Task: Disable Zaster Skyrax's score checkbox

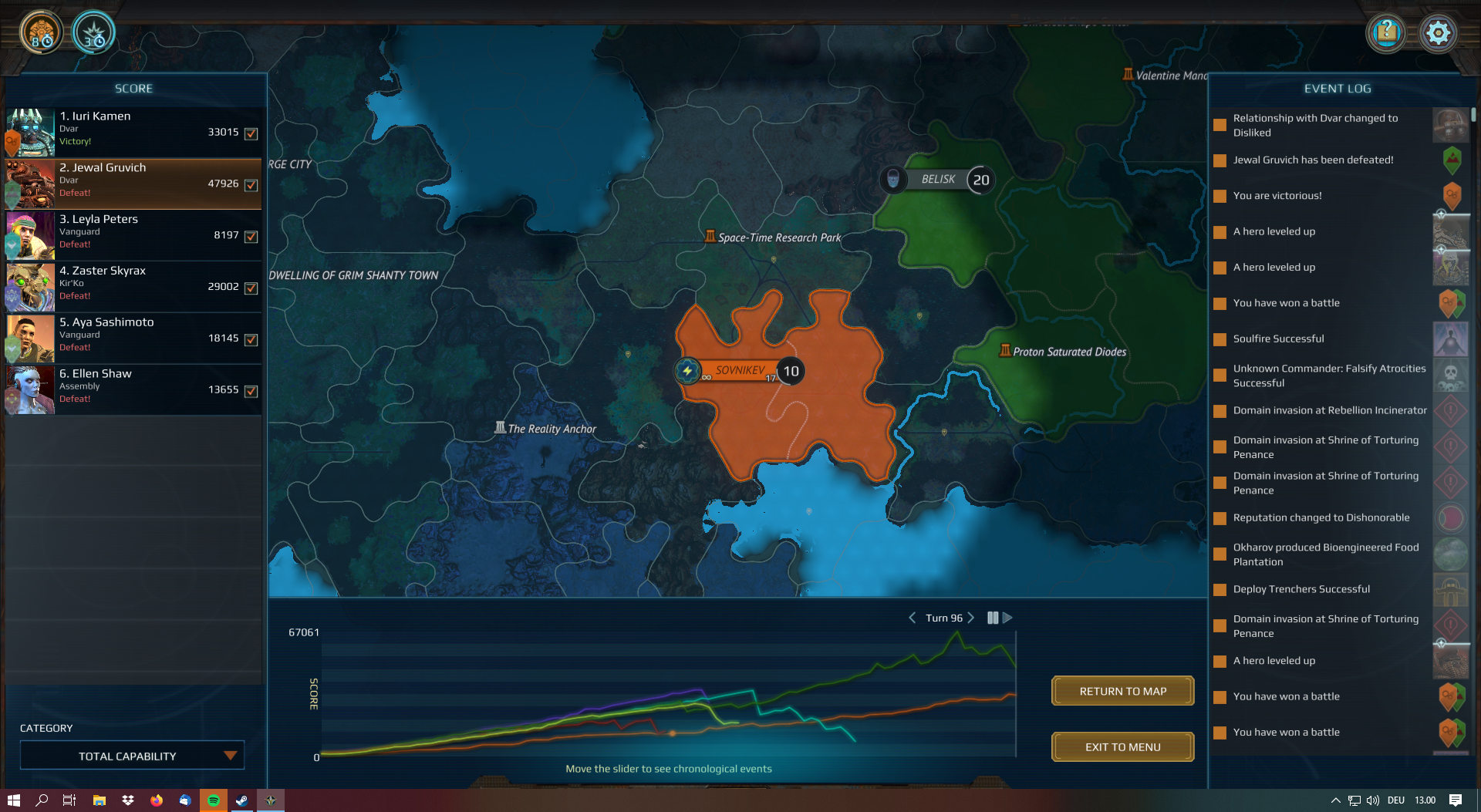Action: [x=251, y=288]
